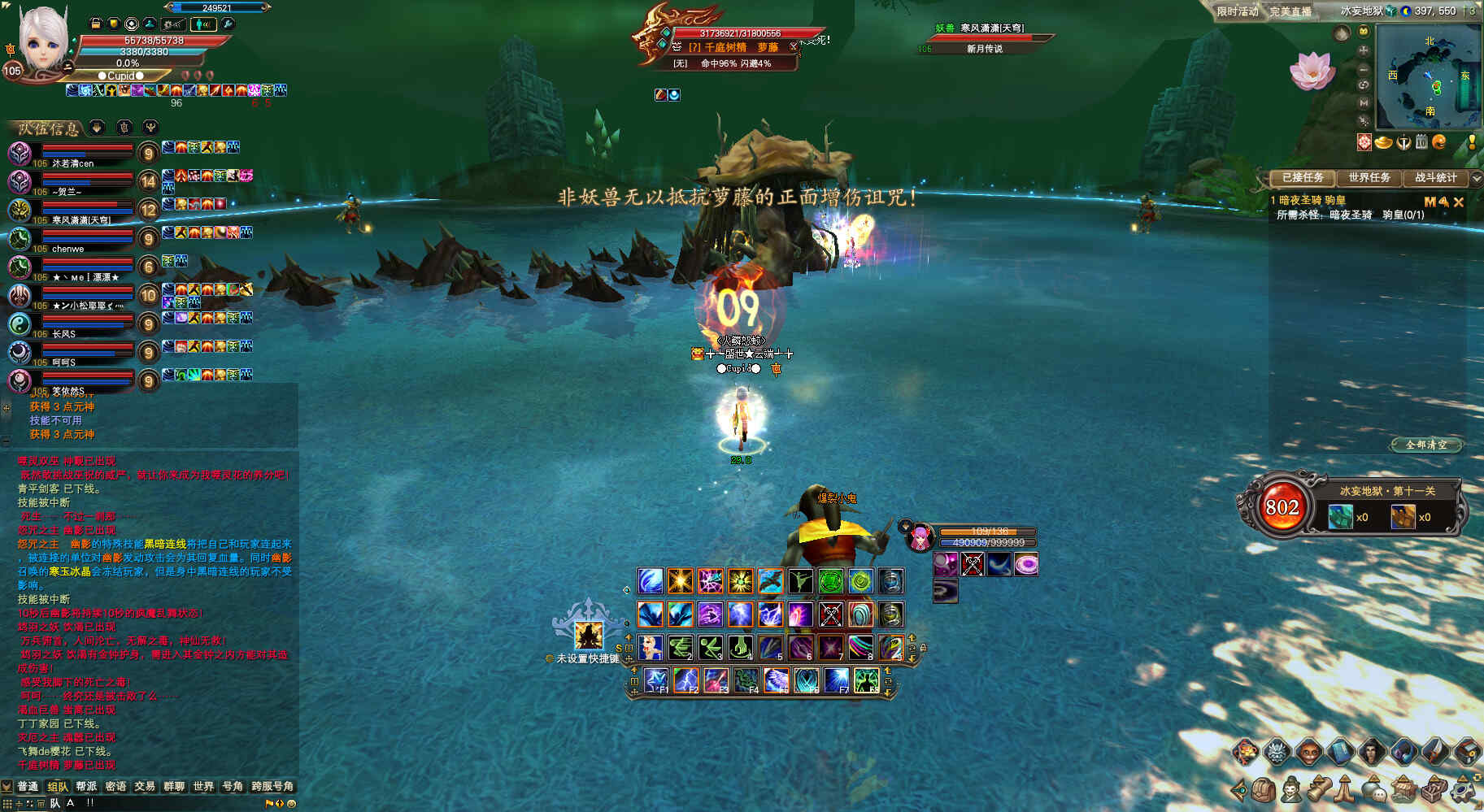Click the 全部清空 clear-all button
This screenshot has height=812, width=1484.
1426,445
